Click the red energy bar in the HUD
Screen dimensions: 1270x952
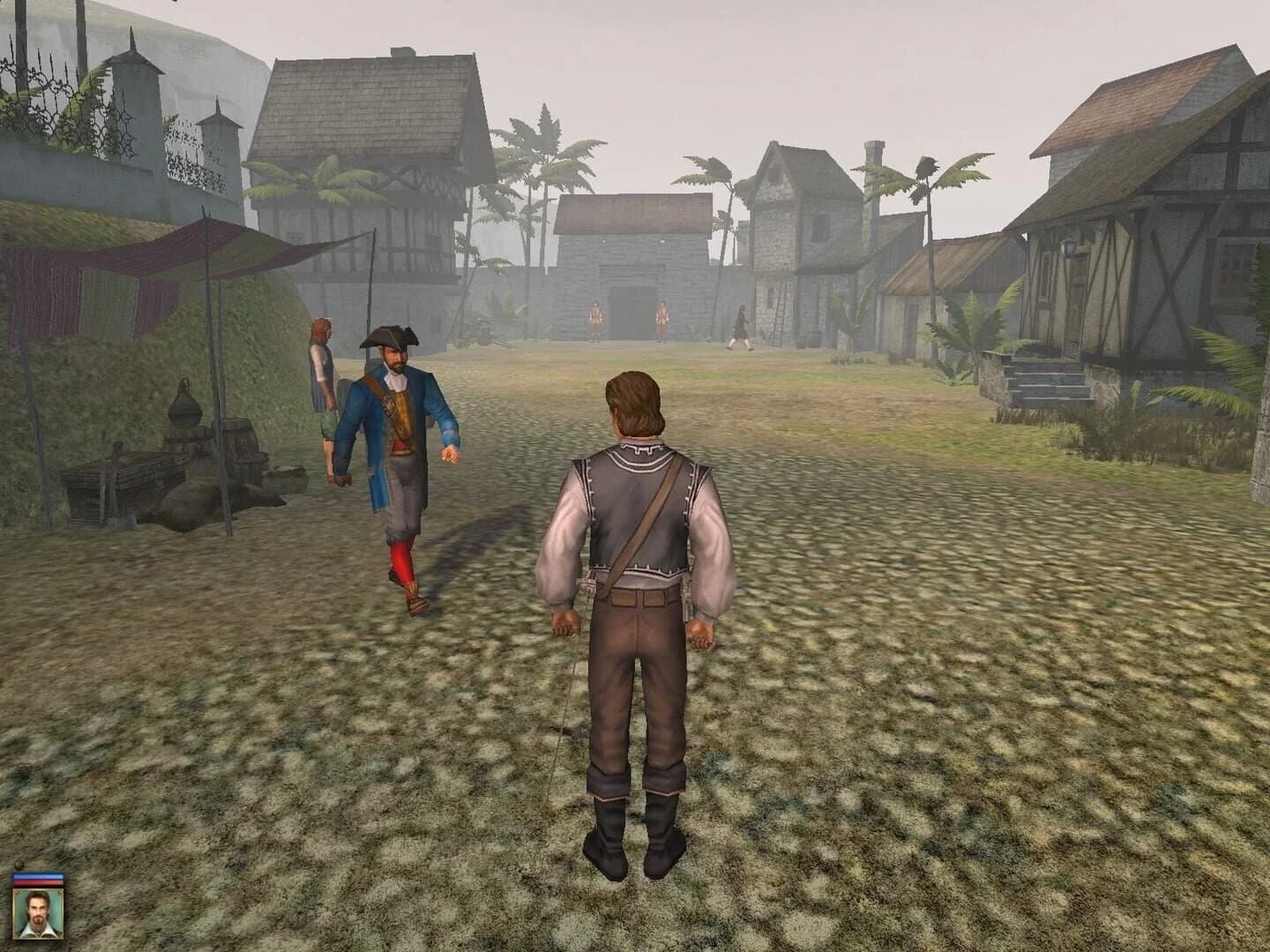pos(38,882)
